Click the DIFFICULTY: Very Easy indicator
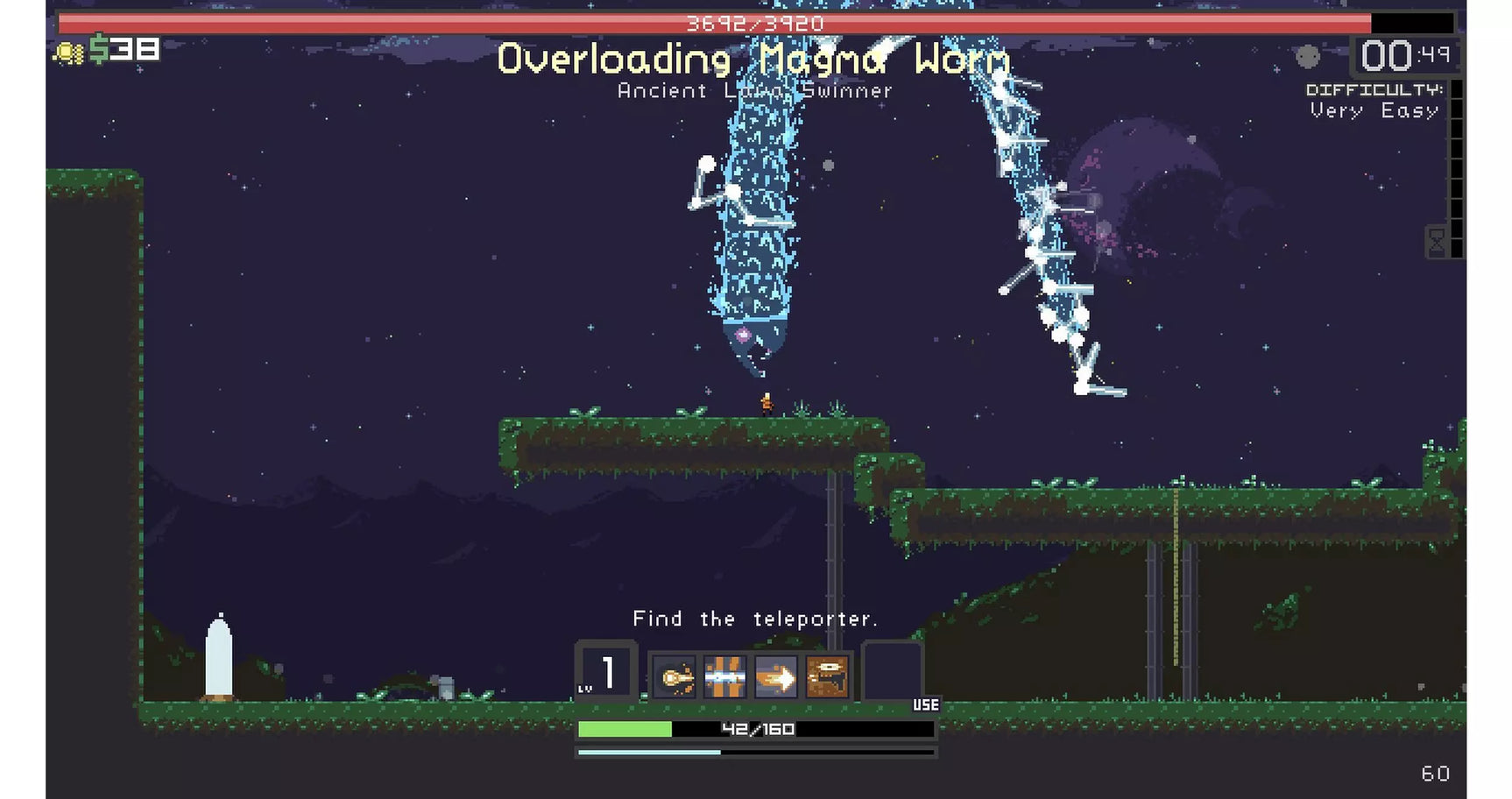The height and width of the screenshot is (799, 1512). coord(1373,99)
